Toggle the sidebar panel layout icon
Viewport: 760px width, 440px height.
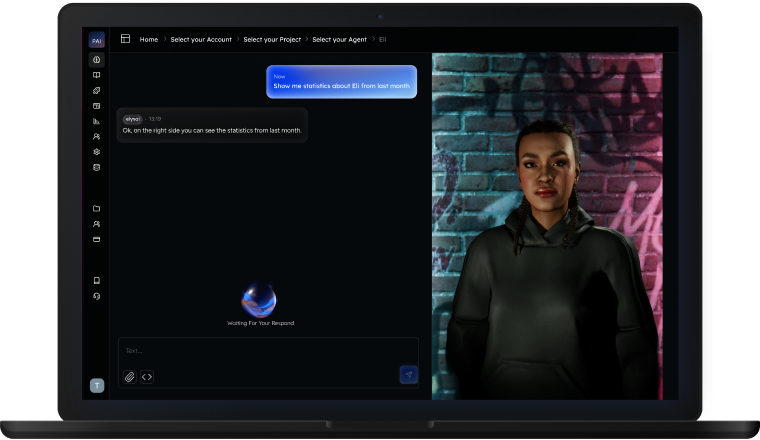[x=126, y=39]
